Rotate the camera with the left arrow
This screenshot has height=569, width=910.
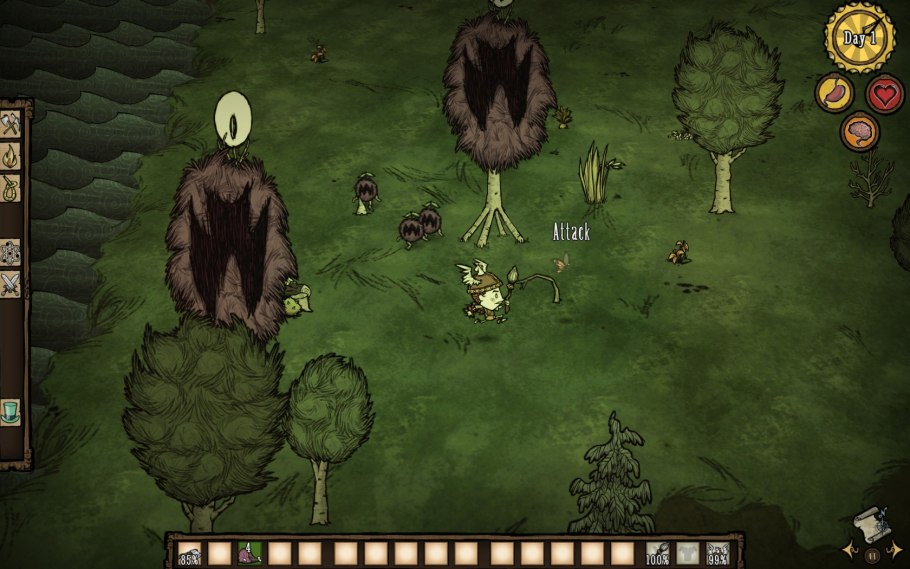coord(848,551)
